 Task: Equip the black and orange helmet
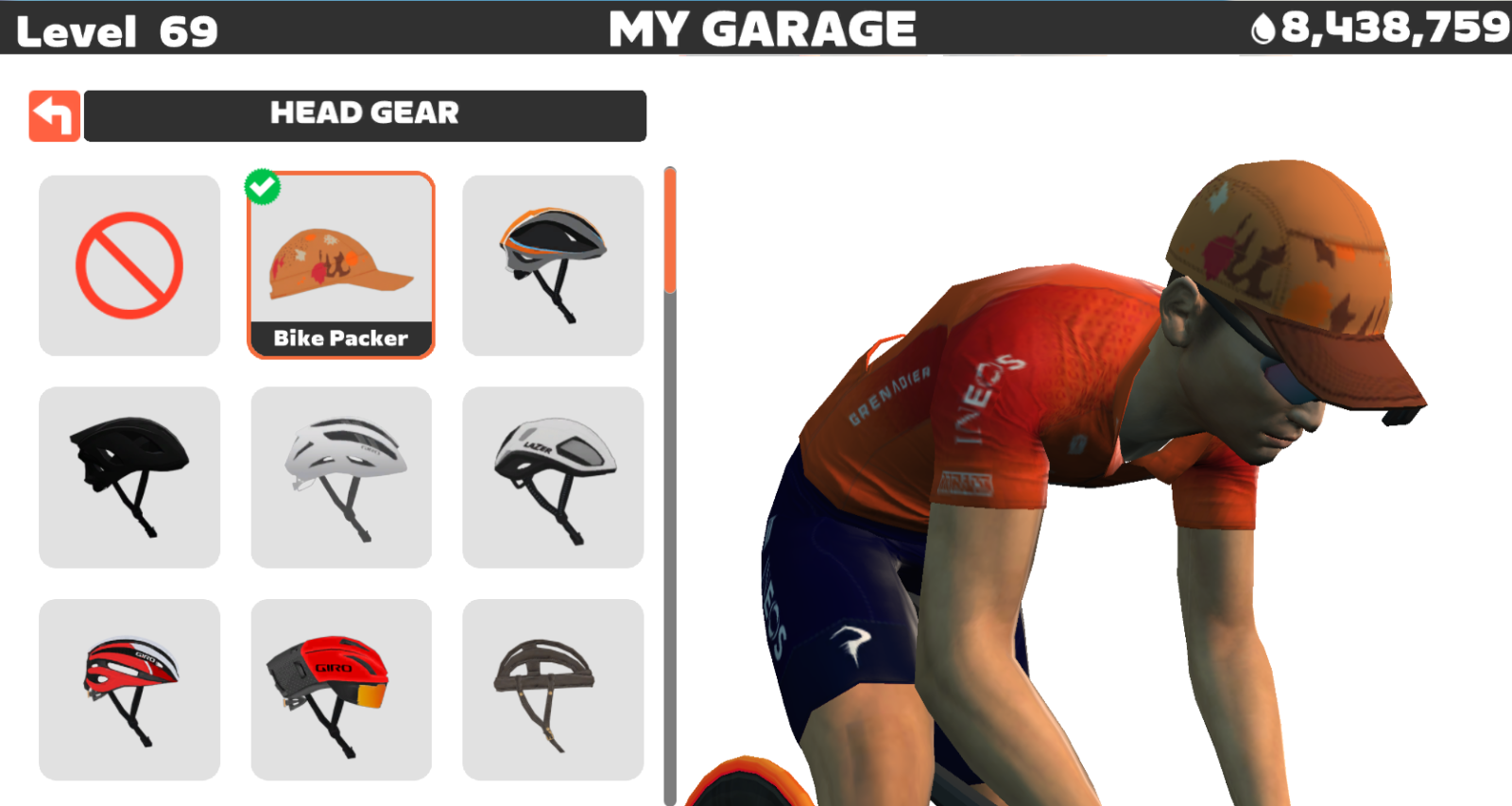point(553,266)
